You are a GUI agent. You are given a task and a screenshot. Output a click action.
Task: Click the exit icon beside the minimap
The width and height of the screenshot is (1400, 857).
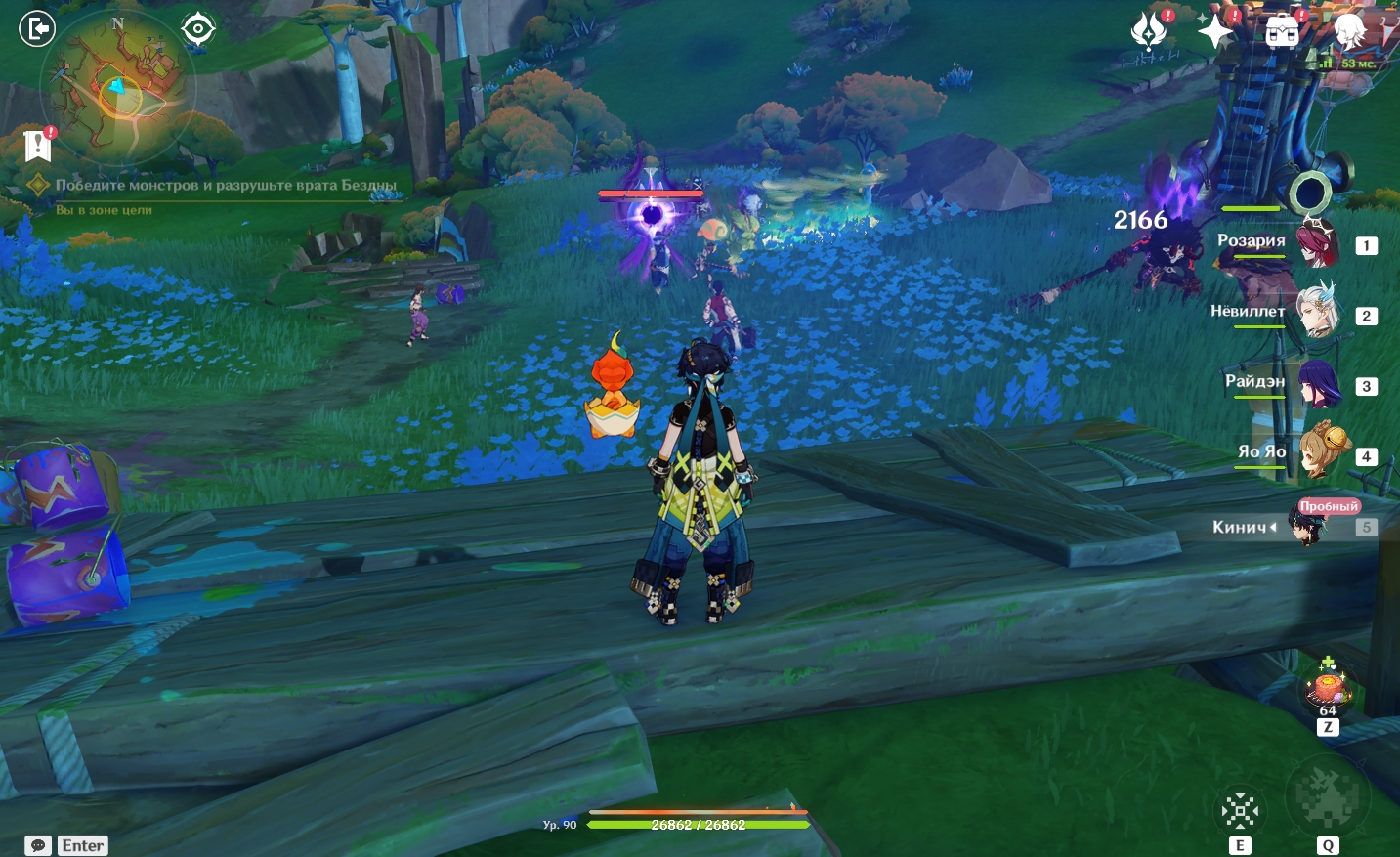(x=37, y=28)
